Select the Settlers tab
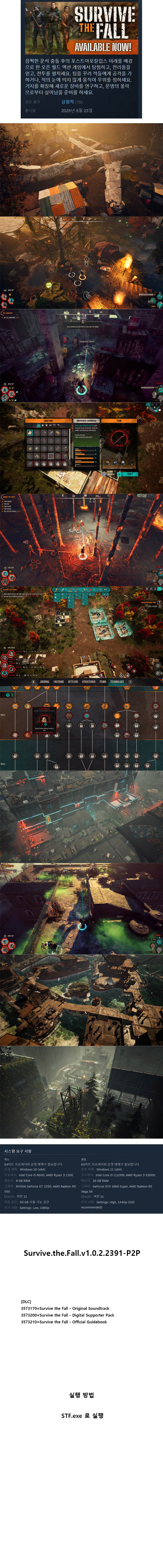This screenshot has width=163, height=1568. tap(73, 682)
